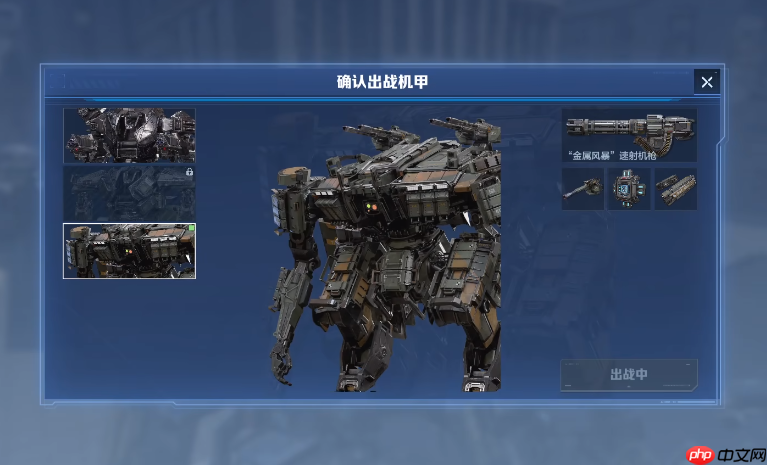The height and width of the screenshot is (465, 767).
Task: View the "金属风暴" rapid-fire machine gun
Action: [x=629, y=134]
